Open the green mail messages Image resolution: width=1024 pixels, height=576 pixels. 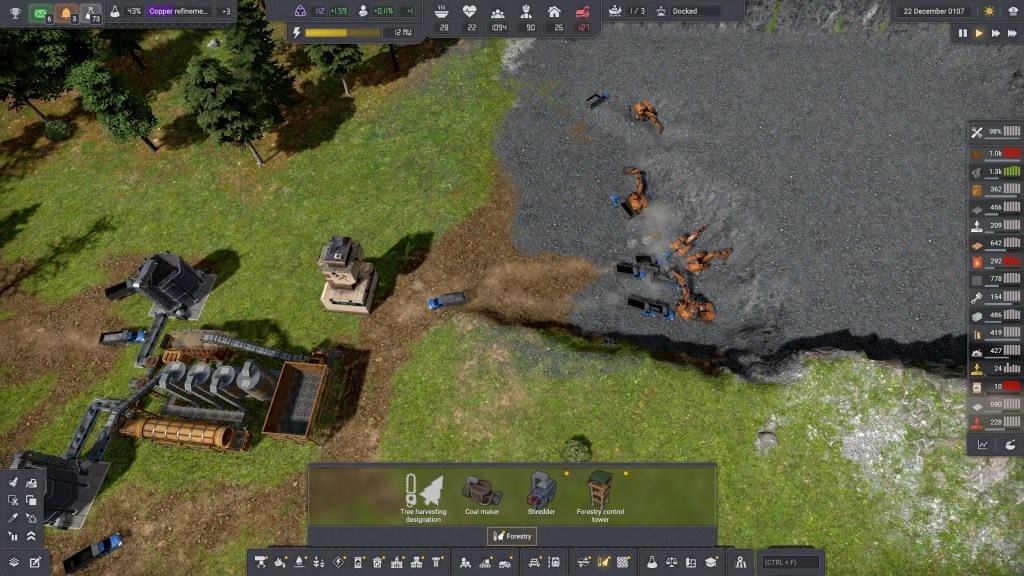click(x=41, y=13)
